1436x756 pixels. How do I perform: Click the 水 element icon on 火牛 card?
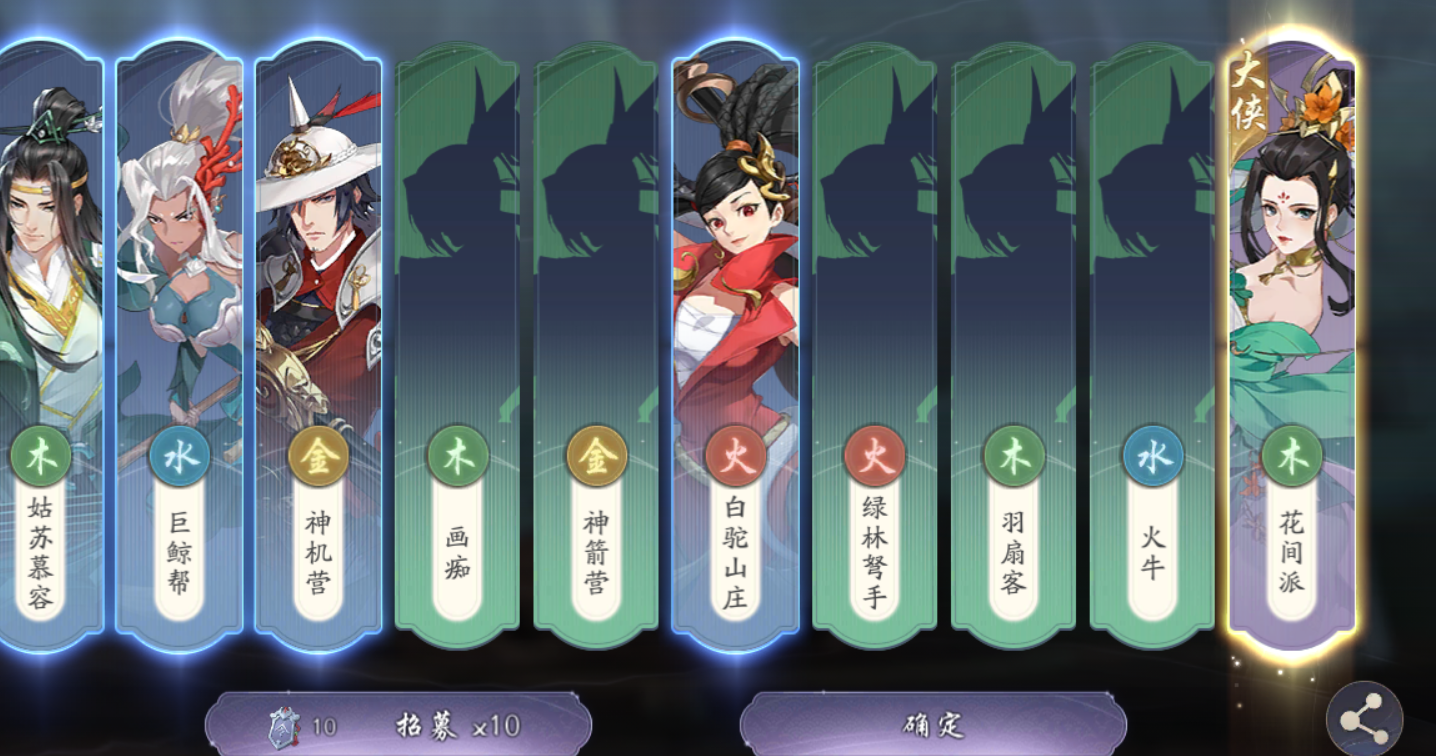pos(1152,456)
